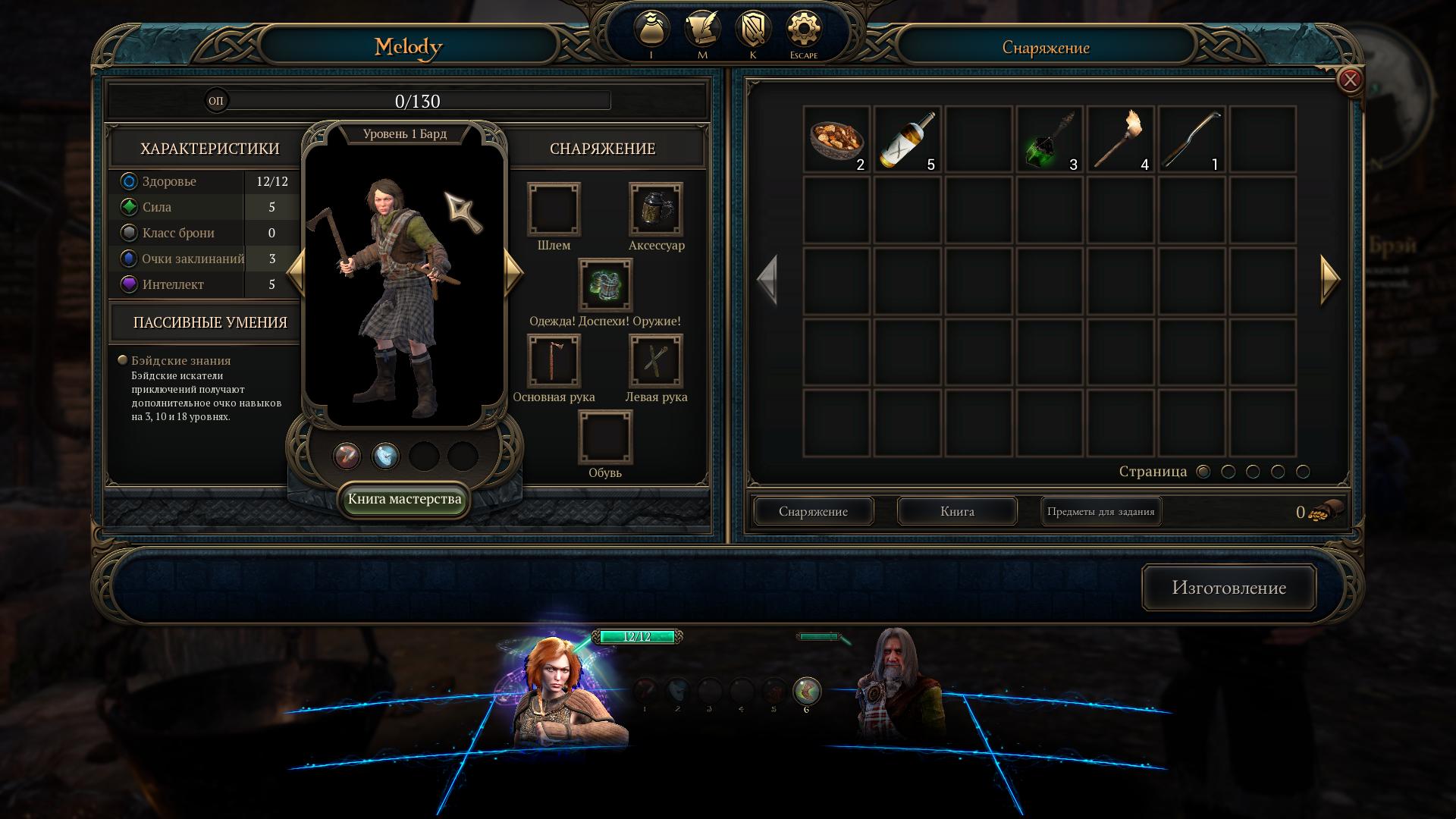Viewport: 1456px width, 819px height.
Task: Select the tankard accessory slot
Action: (x=656, y=209)
